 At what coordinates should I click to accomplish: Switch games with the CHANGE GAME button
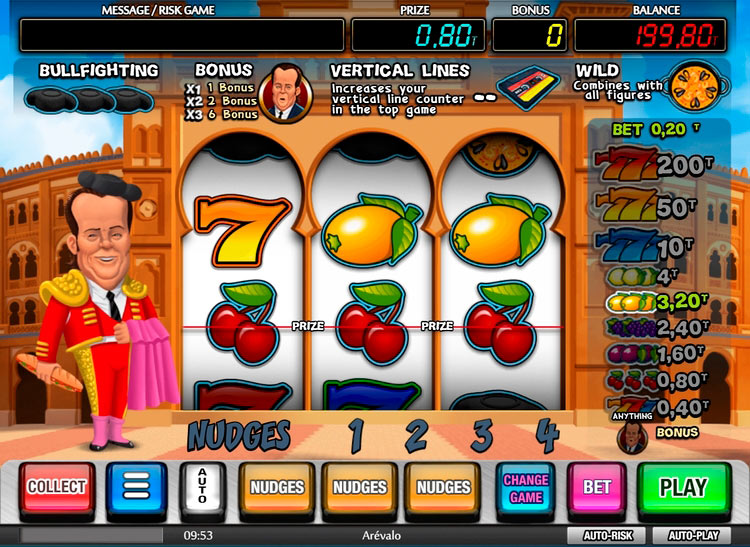[x=526, y=488]
